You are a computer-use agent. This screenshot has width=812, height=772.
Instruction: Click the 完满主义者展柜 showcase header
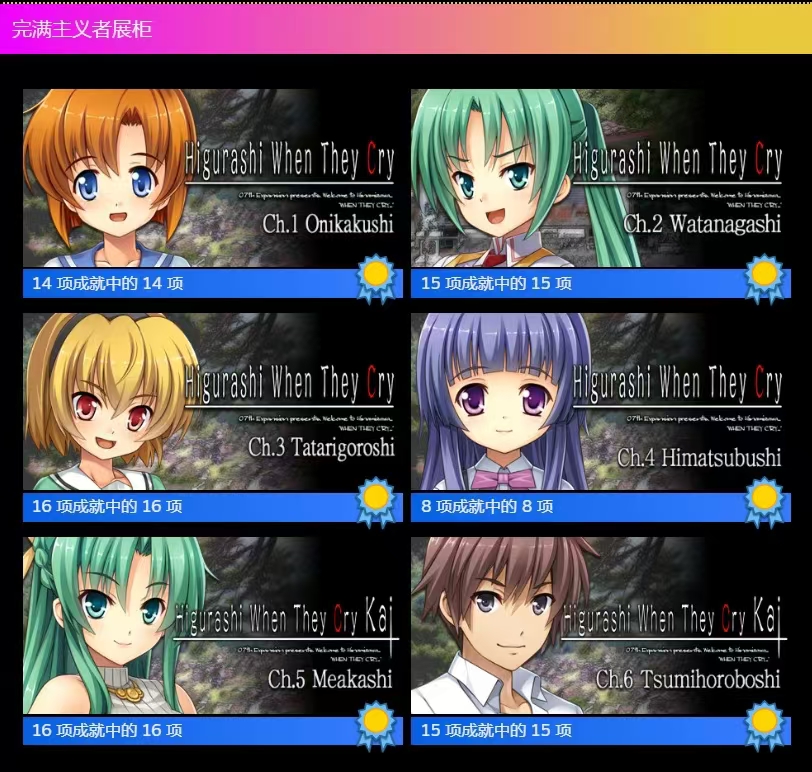pos(82,29)
